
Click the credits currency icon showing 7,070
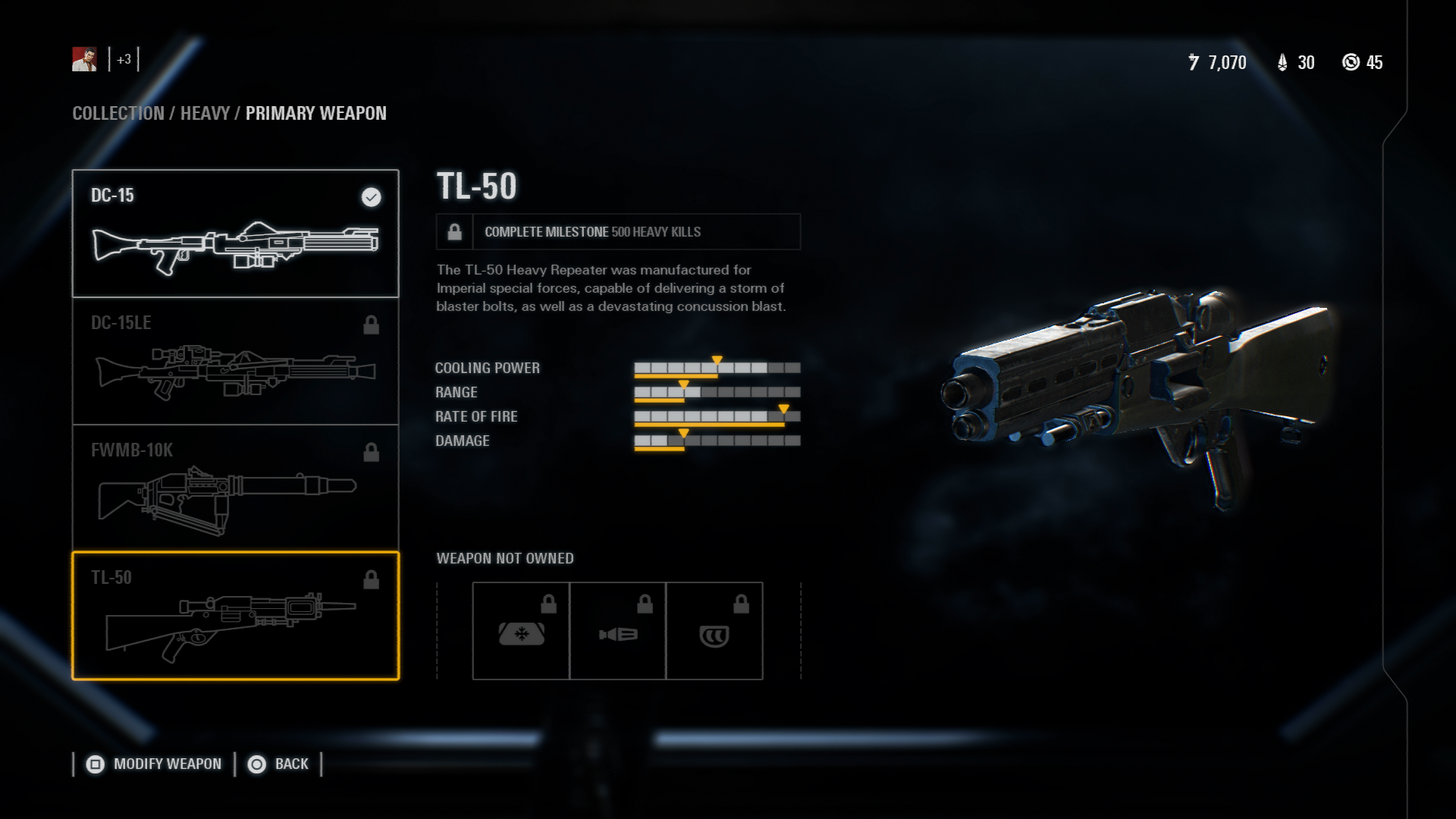1192,64
